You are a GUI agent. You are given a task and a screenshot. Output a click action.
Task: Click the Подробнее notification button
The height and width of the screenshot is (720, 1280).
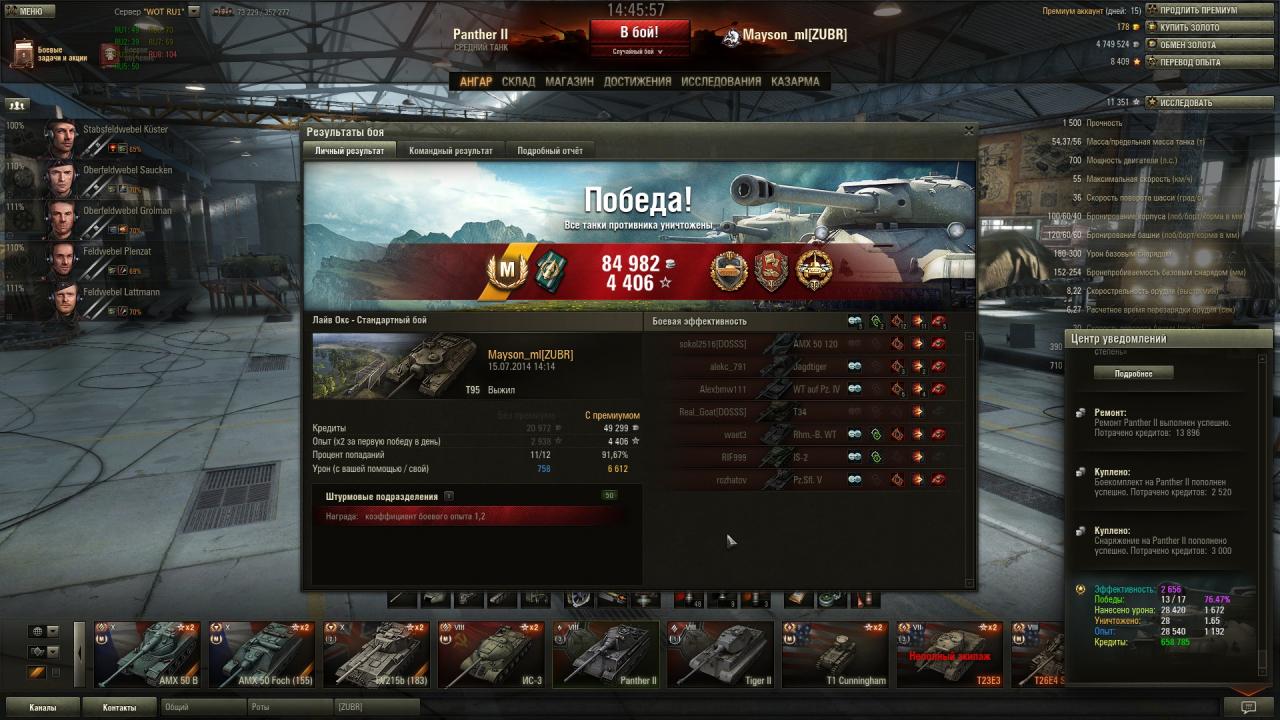[1132, 373]
